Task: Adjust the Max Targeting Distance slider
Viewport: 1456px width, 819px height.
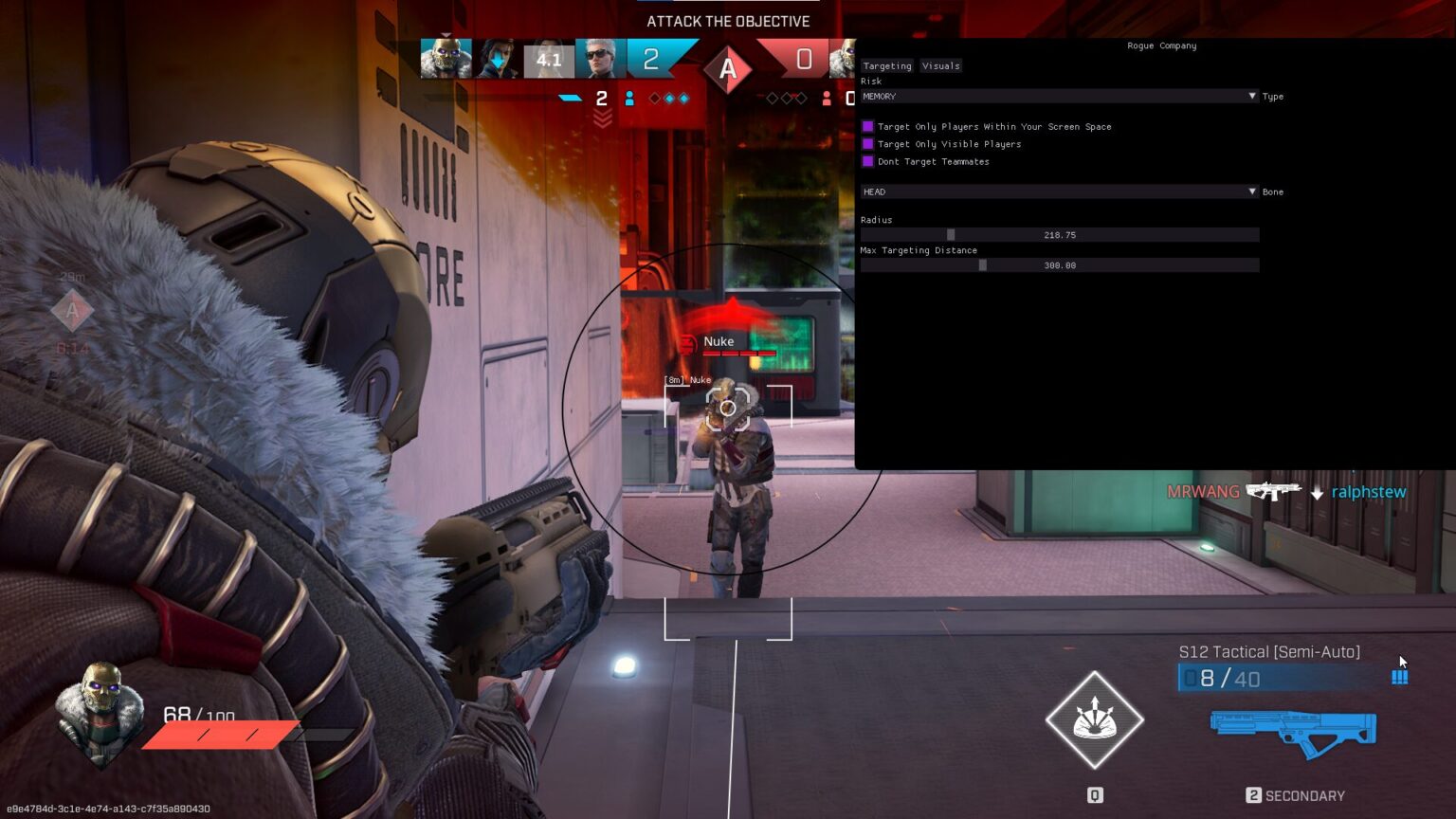Action: 982,265
